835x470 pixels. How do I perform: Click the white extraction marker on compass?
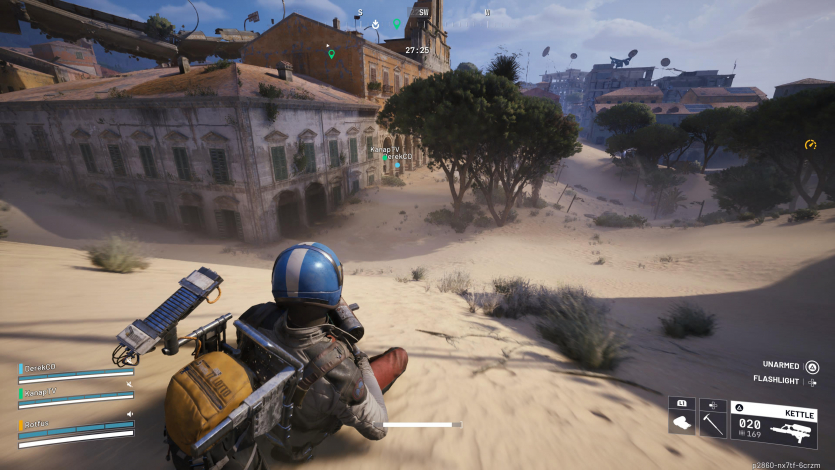point(374,24)
